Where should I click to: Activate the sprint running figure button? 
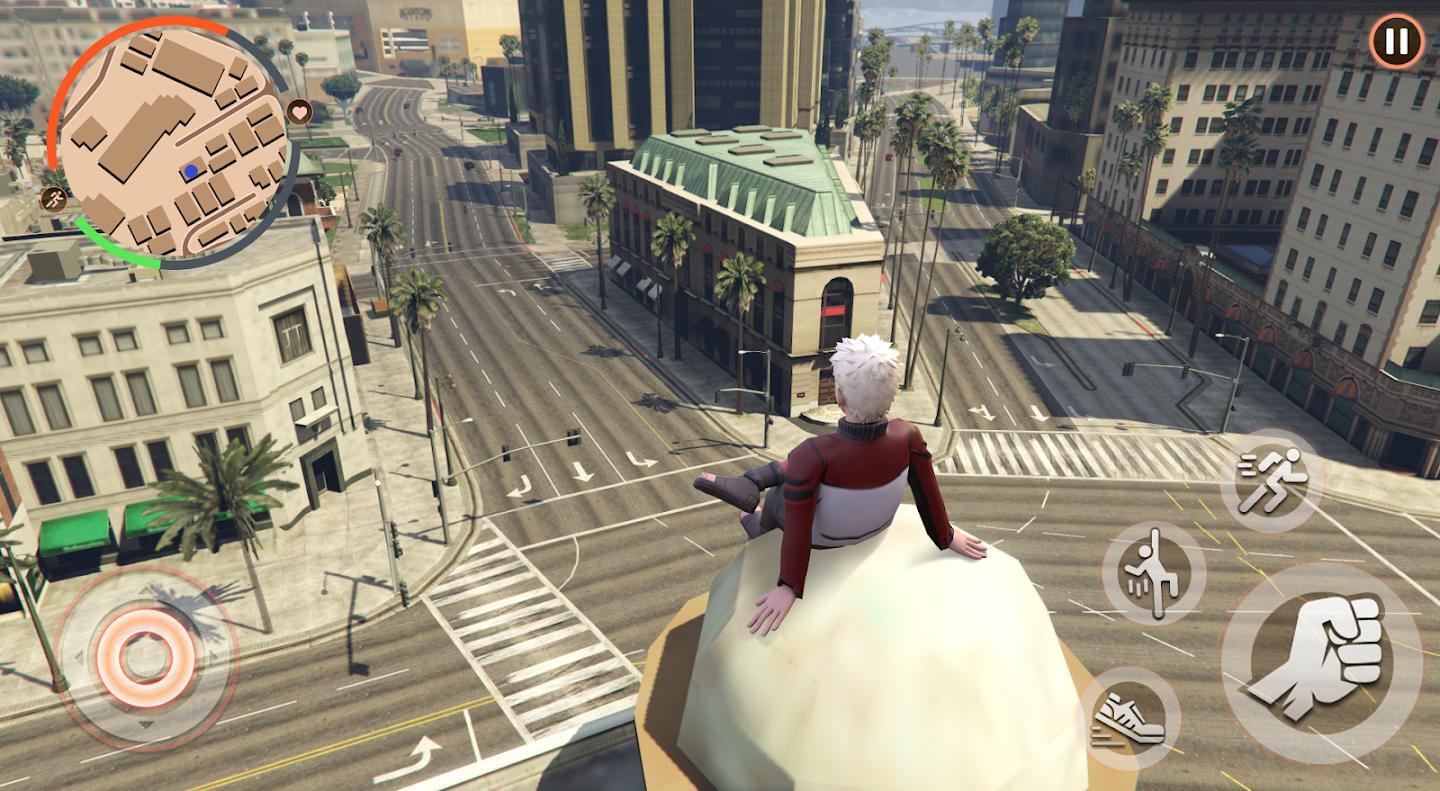(x=1271, y=480)
